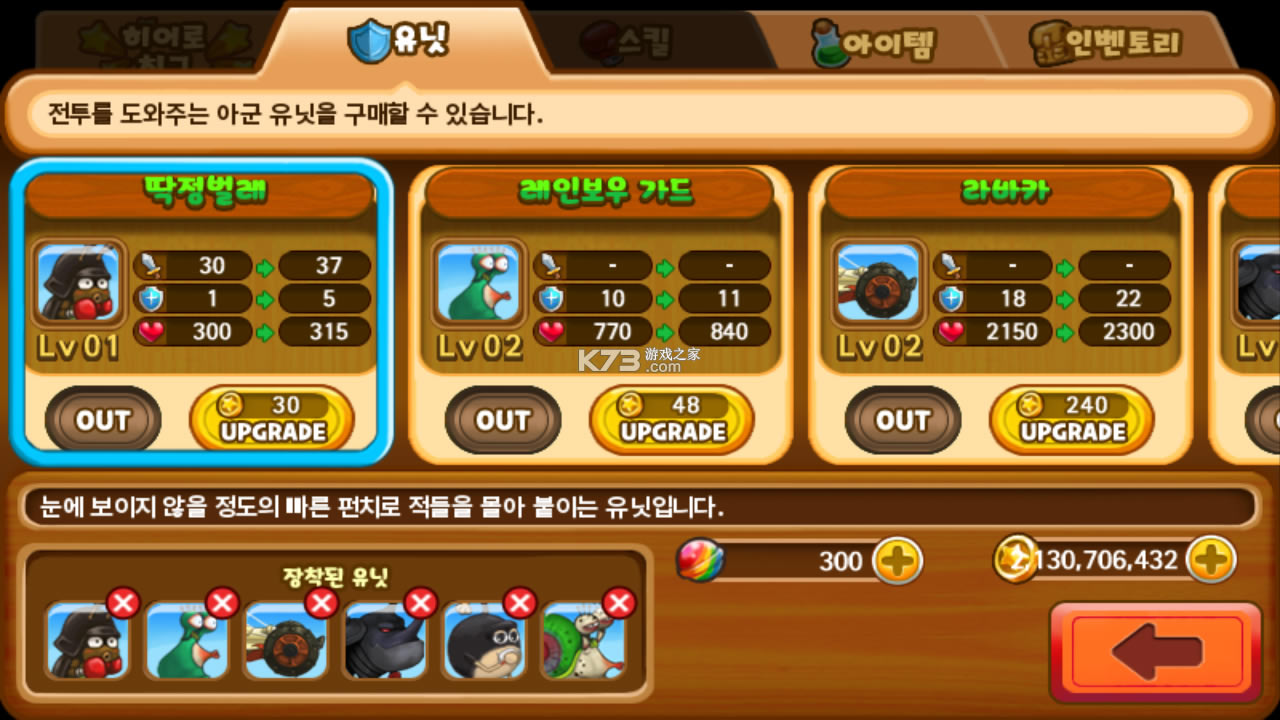The width and height of the screenshot is (1280, 720).
Task: Select the 딱정벌레 beetle unit portrait
Action: [x=78, y=283]
